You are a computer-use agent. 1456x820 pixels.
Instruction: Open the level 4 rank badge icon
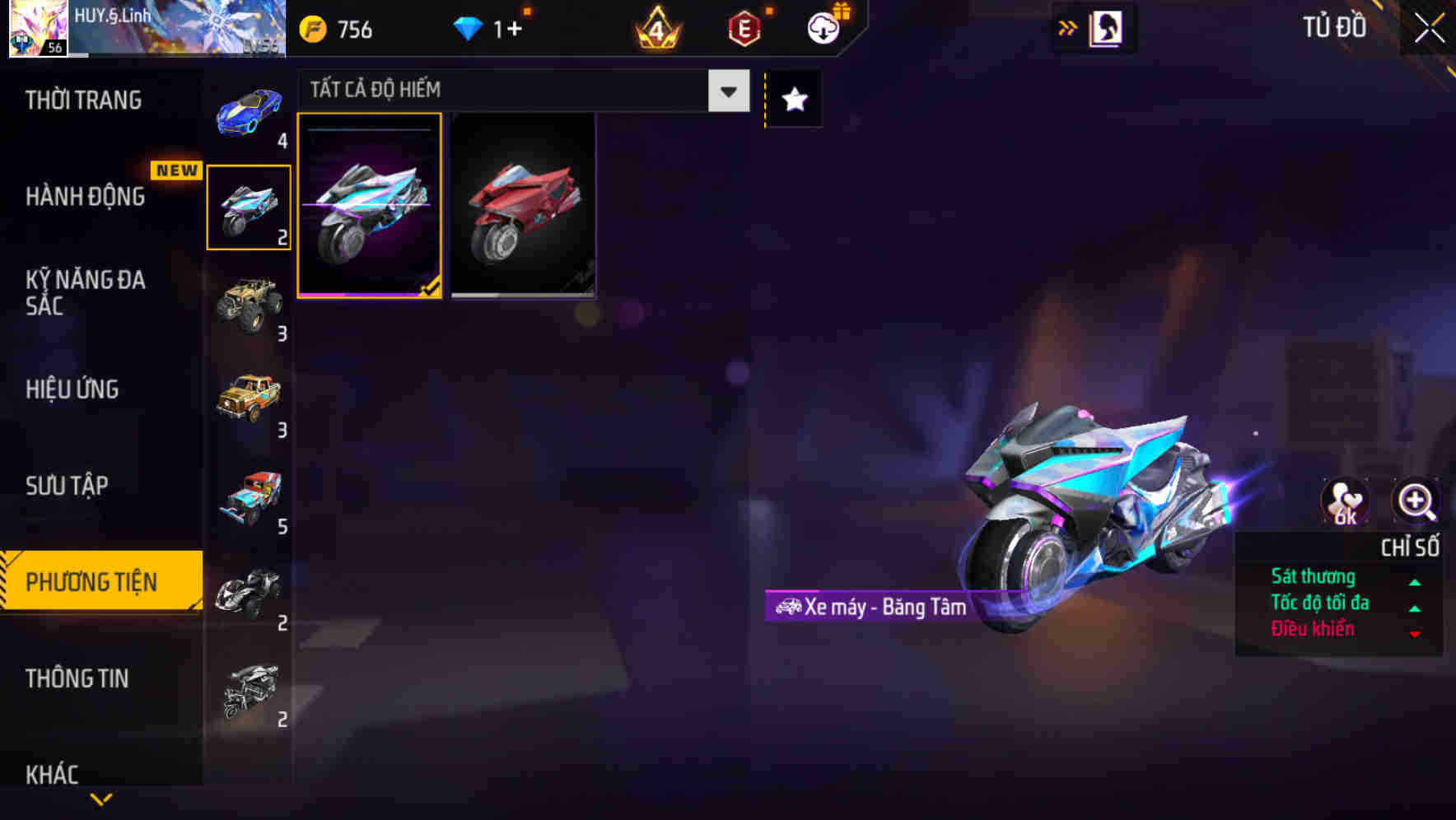656,29
